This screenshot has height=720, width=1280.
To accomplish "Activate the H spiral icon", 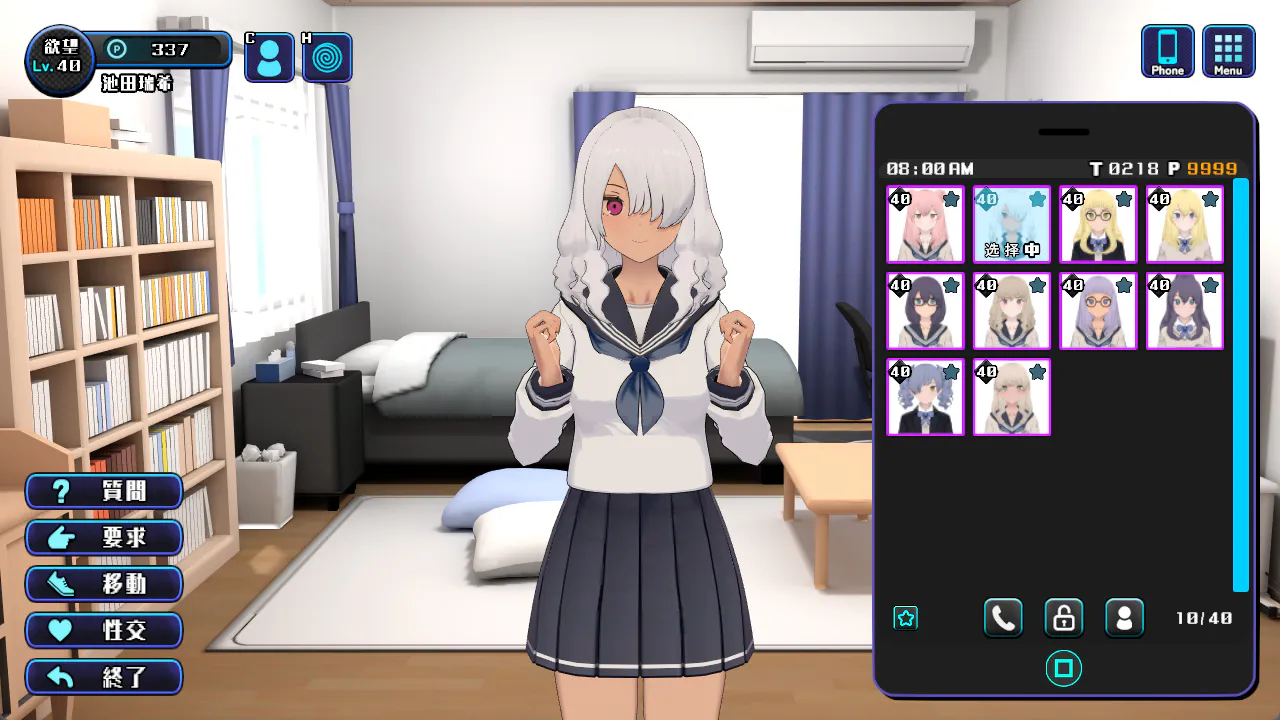I will click(x=327, y=58).
